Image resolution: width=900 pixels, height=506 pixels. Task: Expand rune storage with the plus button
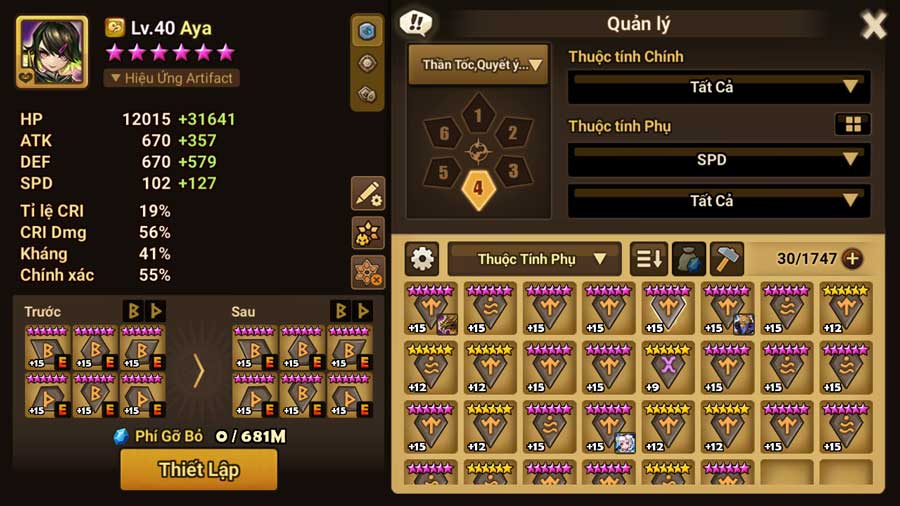[x=852, y=259]
